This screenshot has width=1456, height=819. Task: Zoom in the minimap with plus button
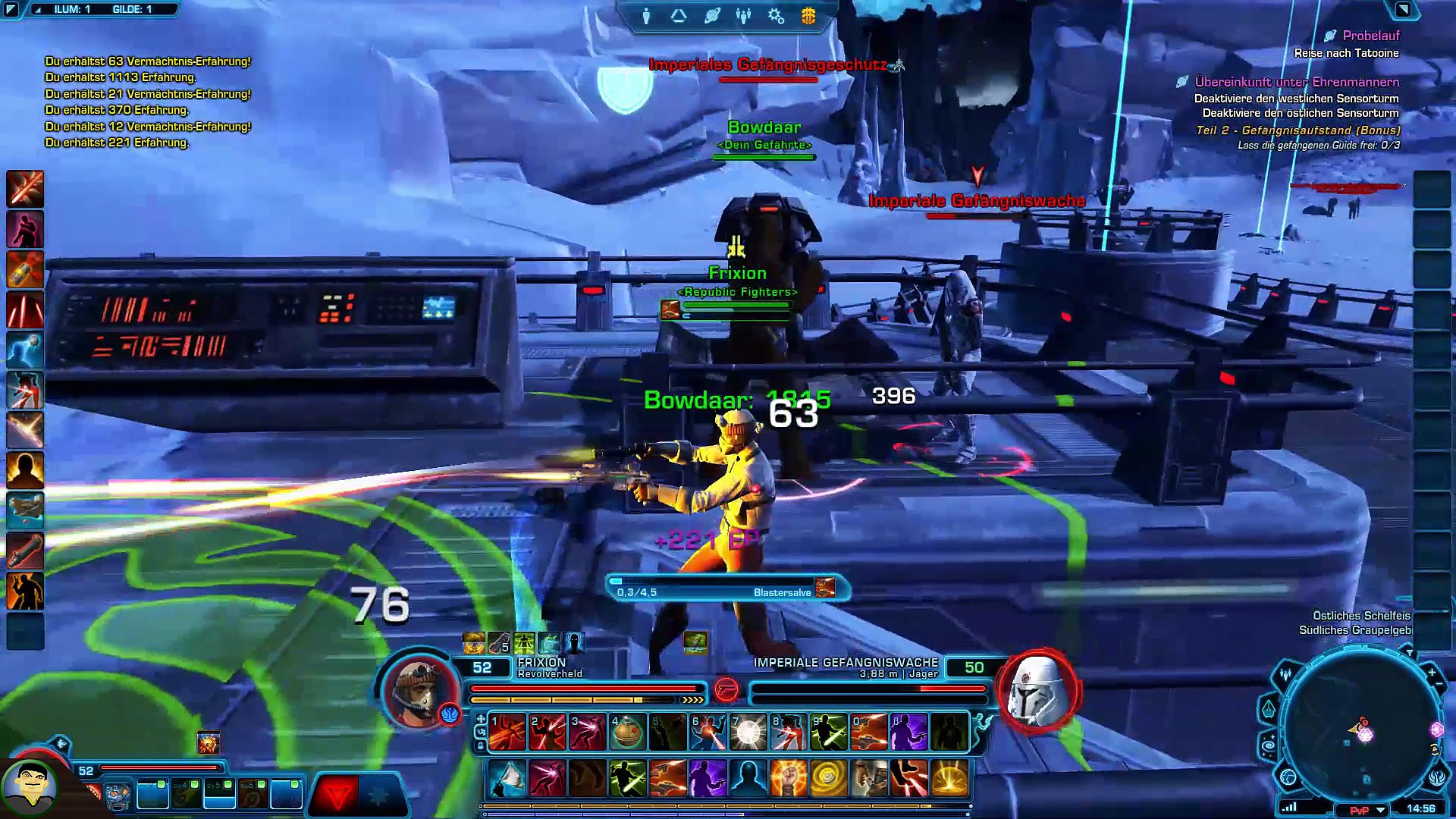1432,672
